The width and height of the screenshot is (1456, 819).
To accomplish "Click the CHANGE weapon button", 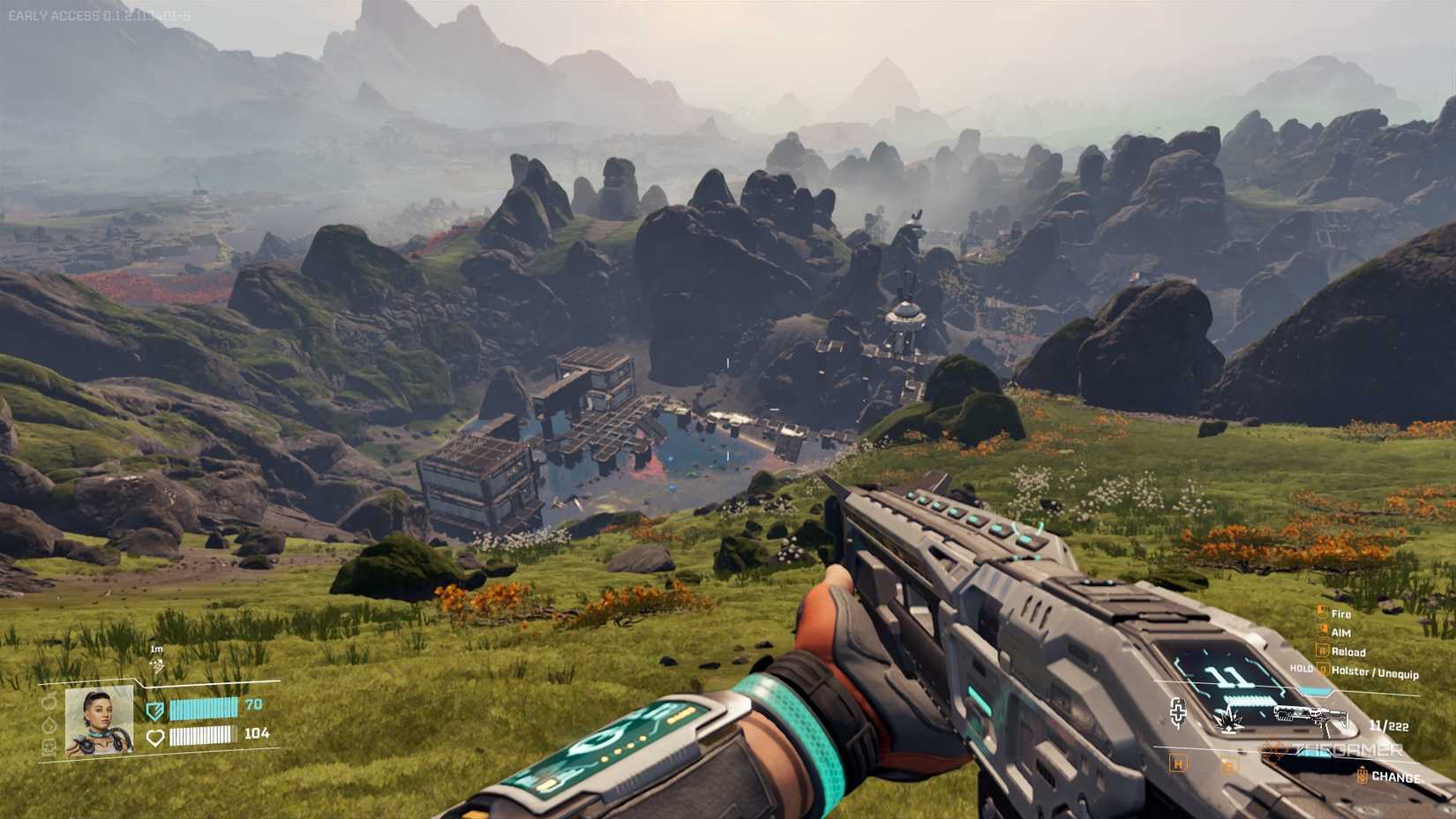I will tap(1397, 776).
